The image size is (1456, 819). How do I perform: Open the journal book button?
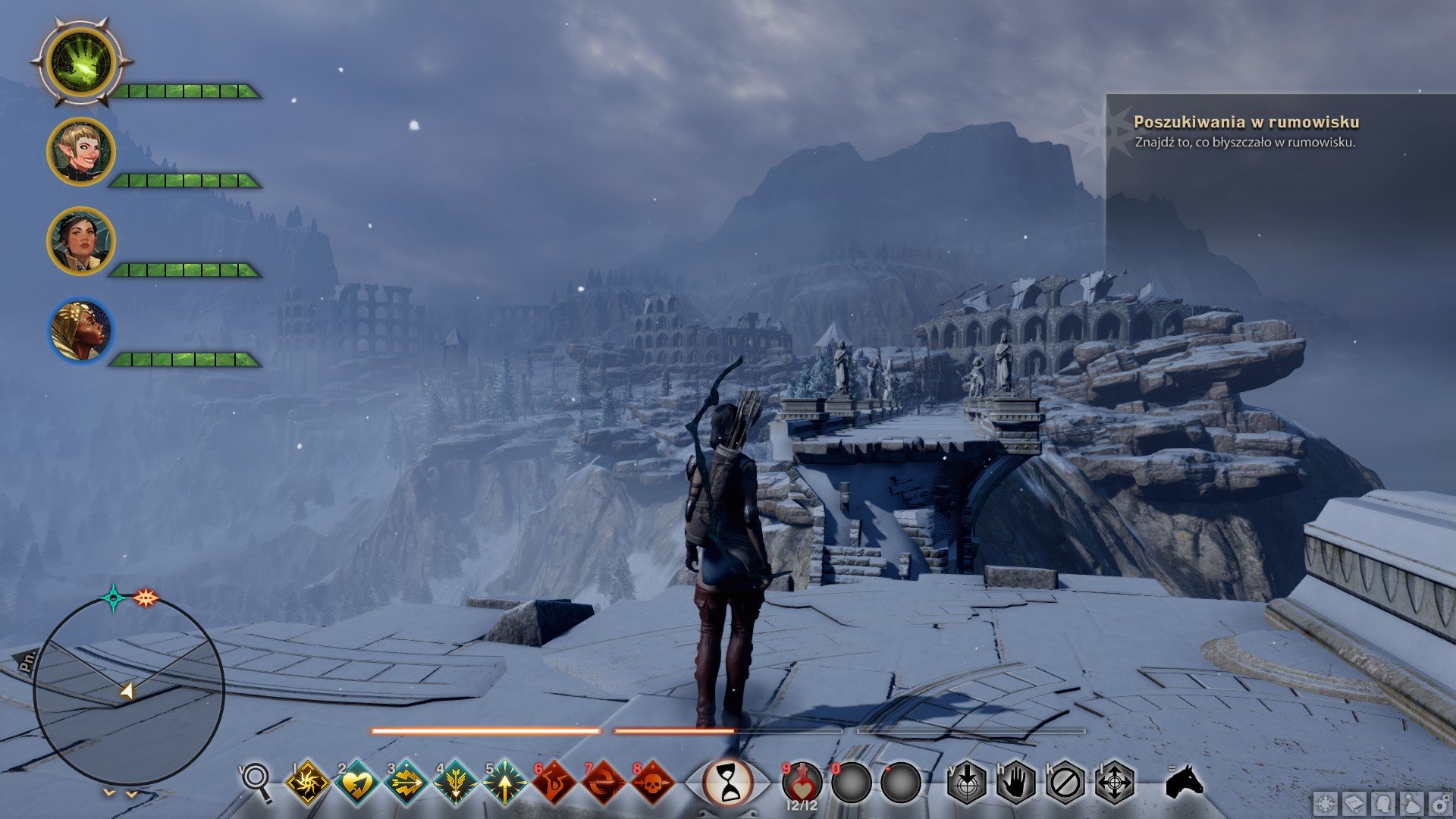point(1355,804)
